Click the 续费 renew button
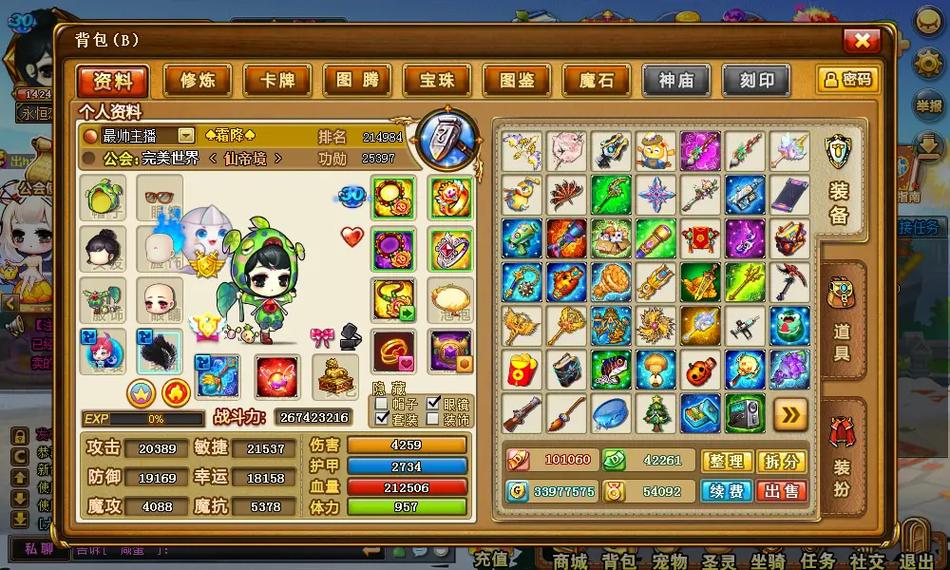This screenshot has height=570, width=950. (x=727, y=491)
